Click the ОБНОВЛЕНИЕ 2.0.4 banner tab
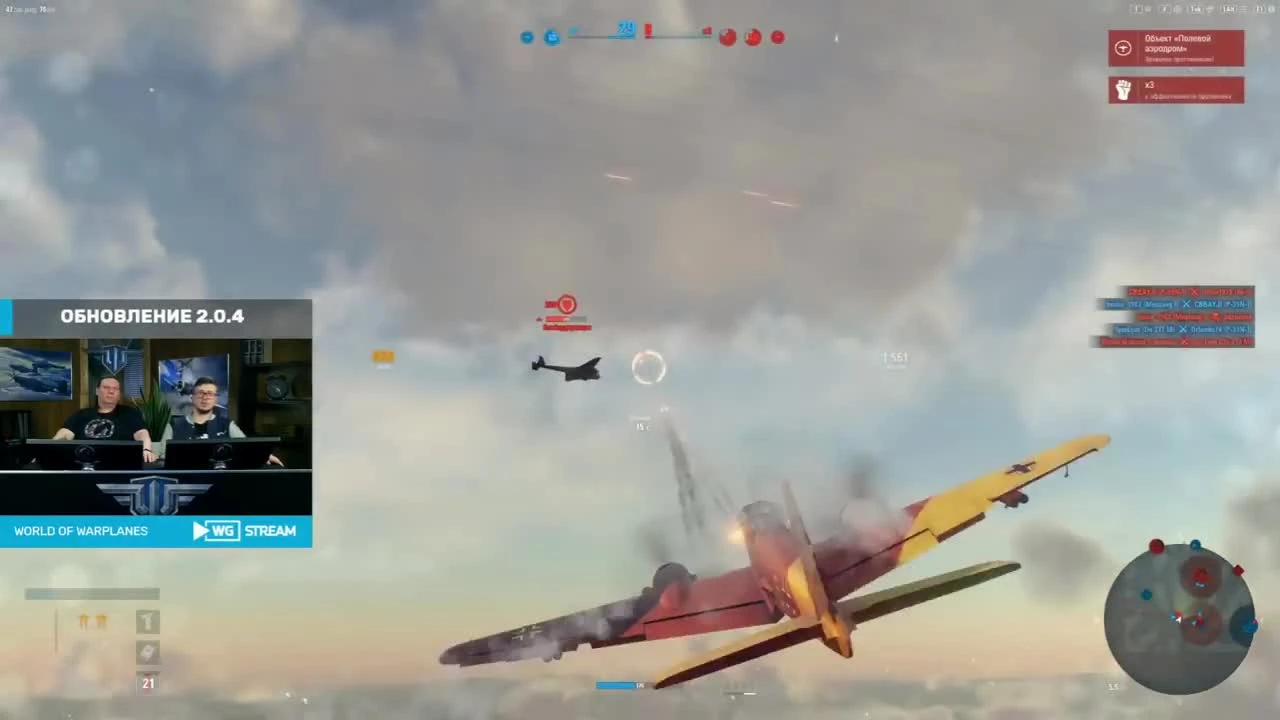 pos(152,315)
